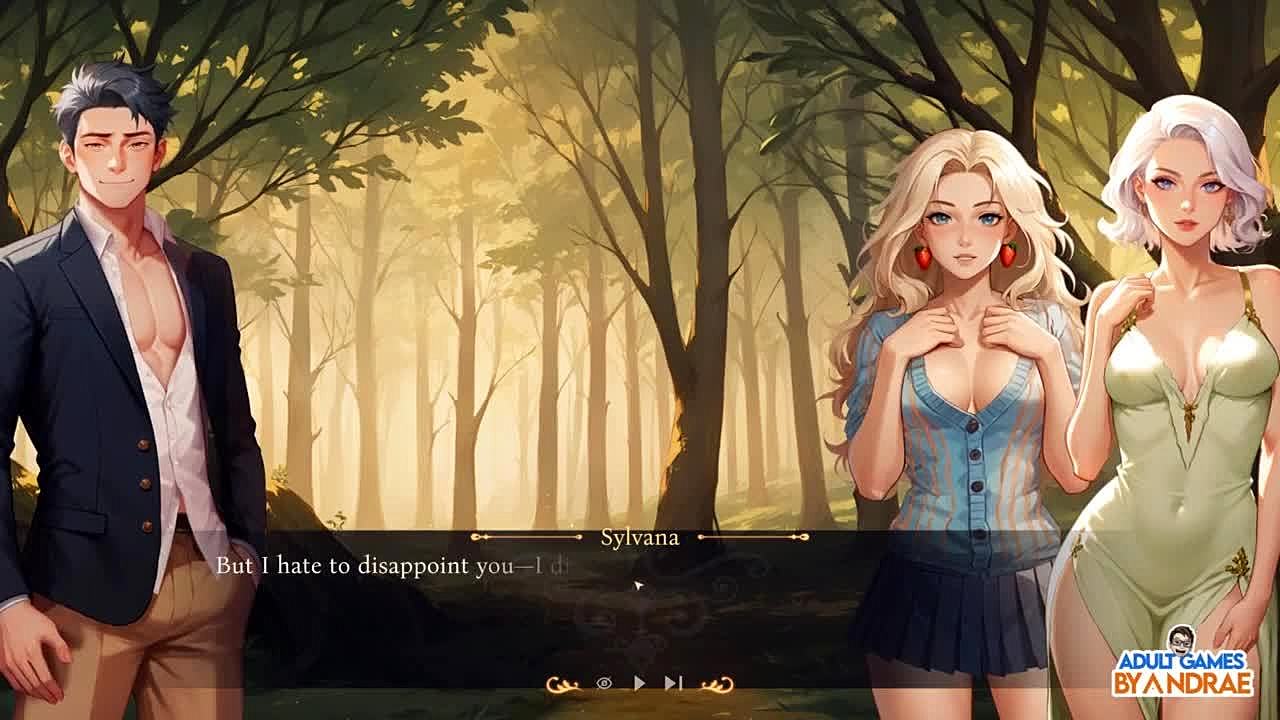Hide the dialogue box with the eye icon
The height and width of the screenshot is (720, 1280).
pyautogui.click(x=604, y=683)
